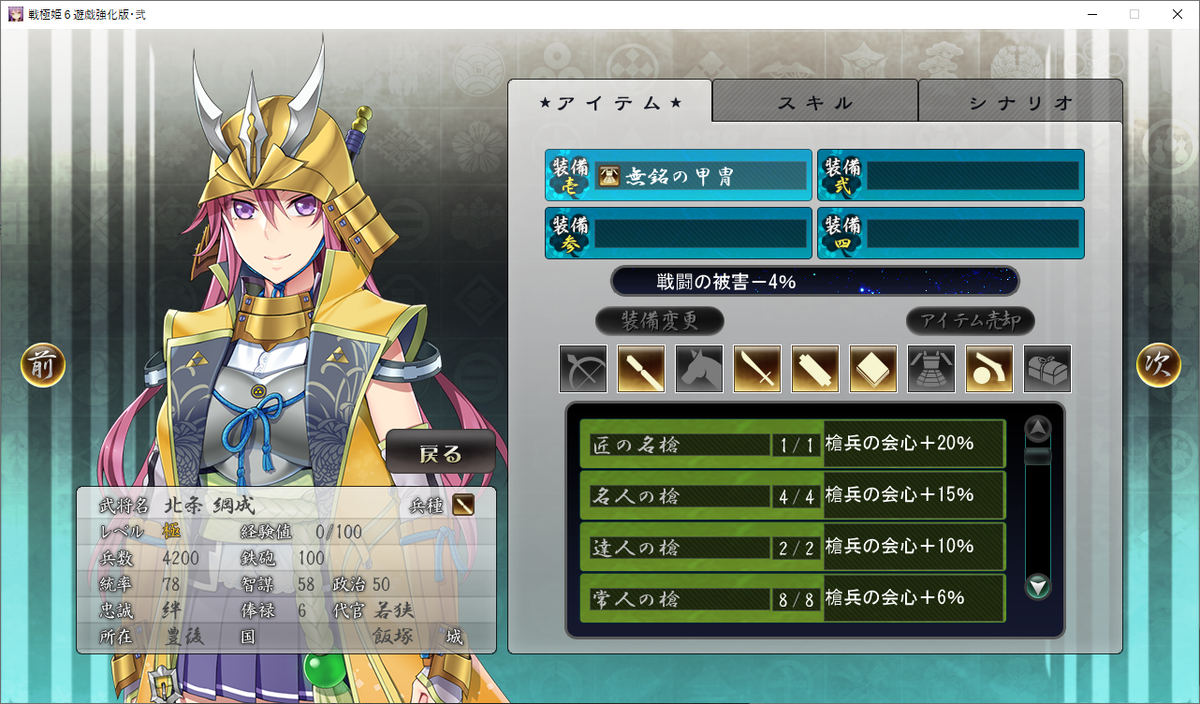Screen dimensions: 1200x704
Task: Choose the firearm category icon
Action: (989, 369)
